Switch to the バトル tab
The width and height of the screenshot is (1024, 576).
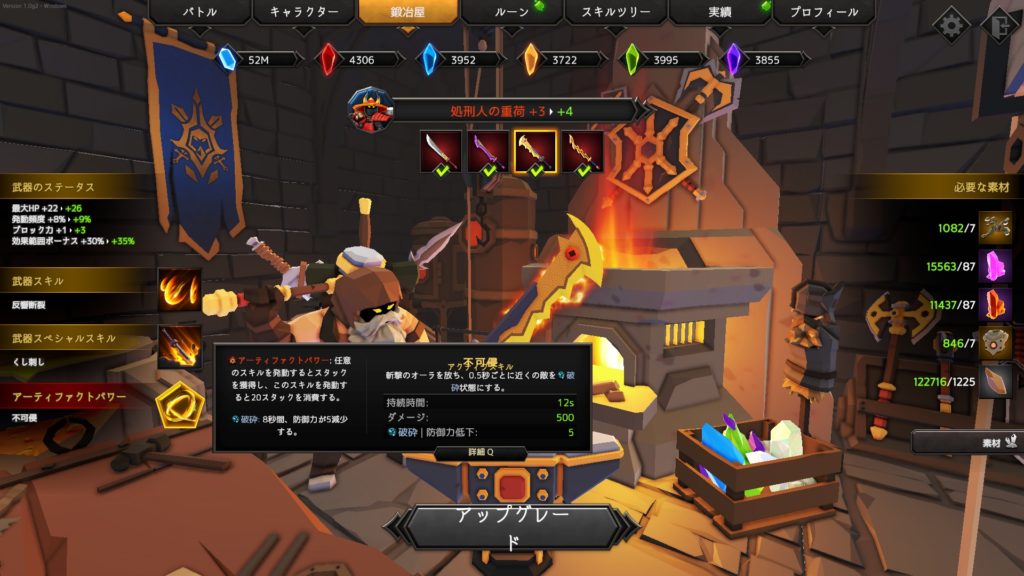coord(200,13)
